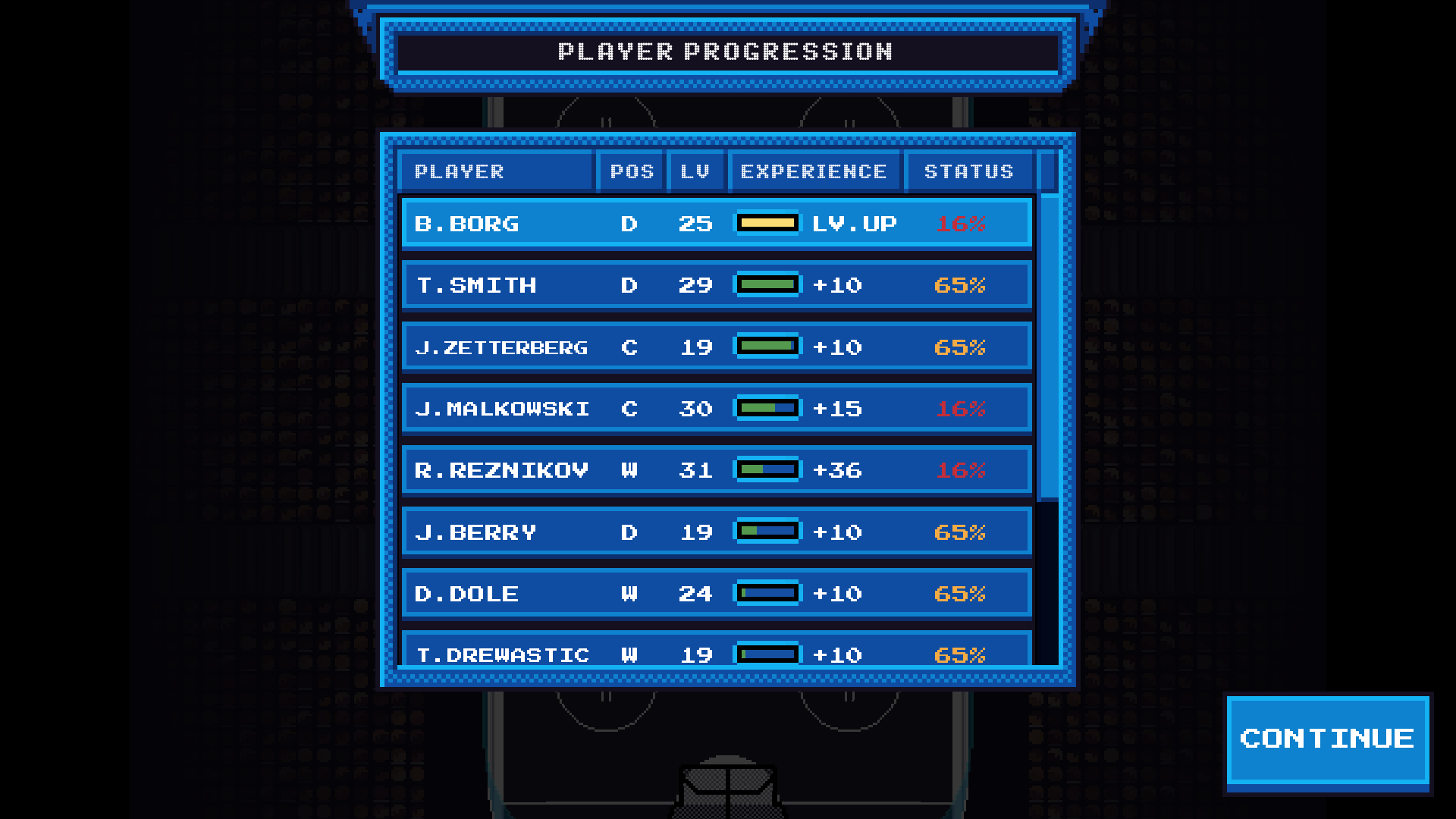Click J.Zetterberg's experience progress bar

[x=767, y=346]
